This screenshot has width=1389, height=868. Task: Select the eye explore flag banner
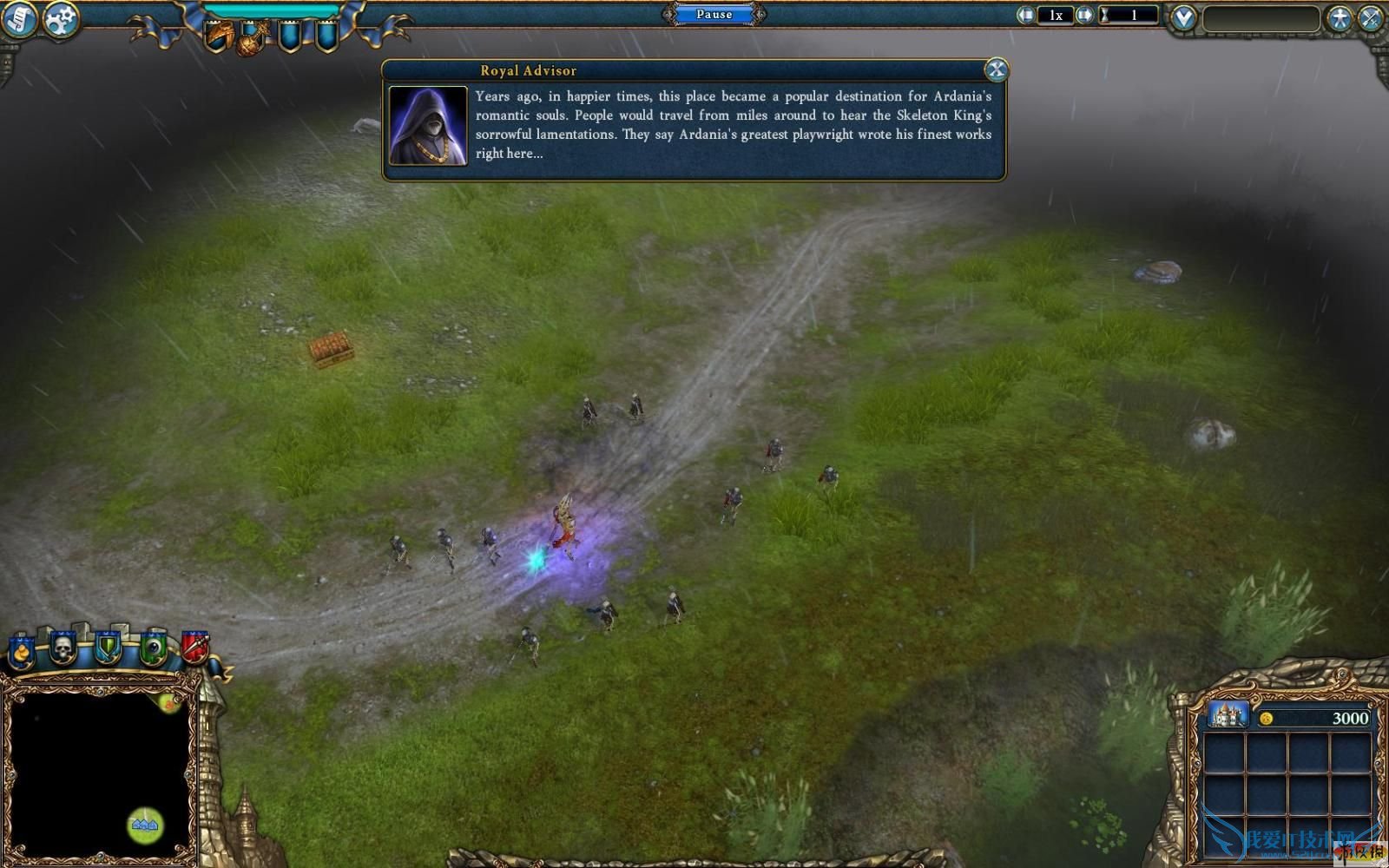pyautogui.click(x=154, y=648)
